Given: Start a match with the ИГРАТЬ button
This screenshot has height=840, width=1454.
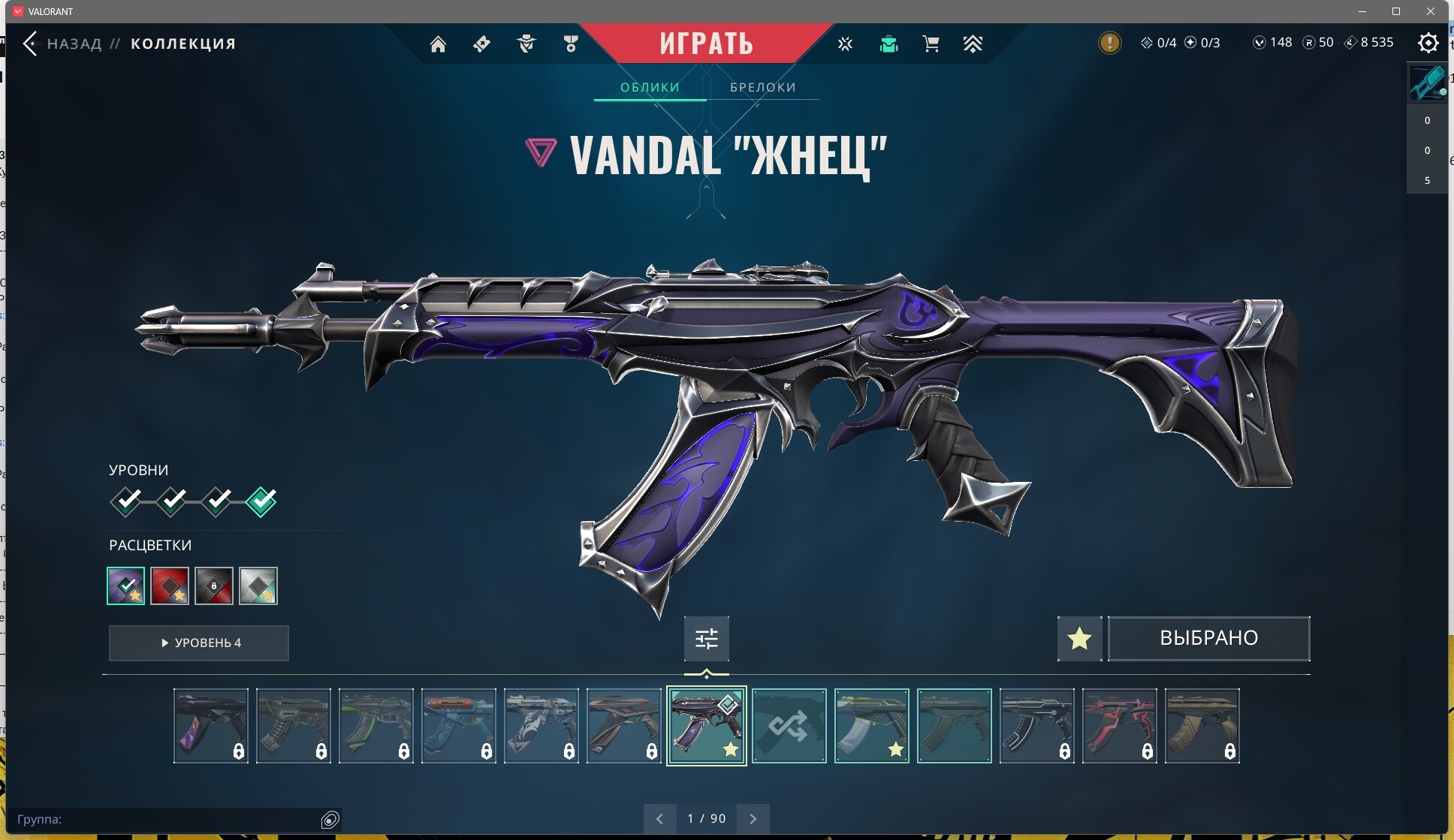Looking at the screenshot, I should (x=706, y=44).
